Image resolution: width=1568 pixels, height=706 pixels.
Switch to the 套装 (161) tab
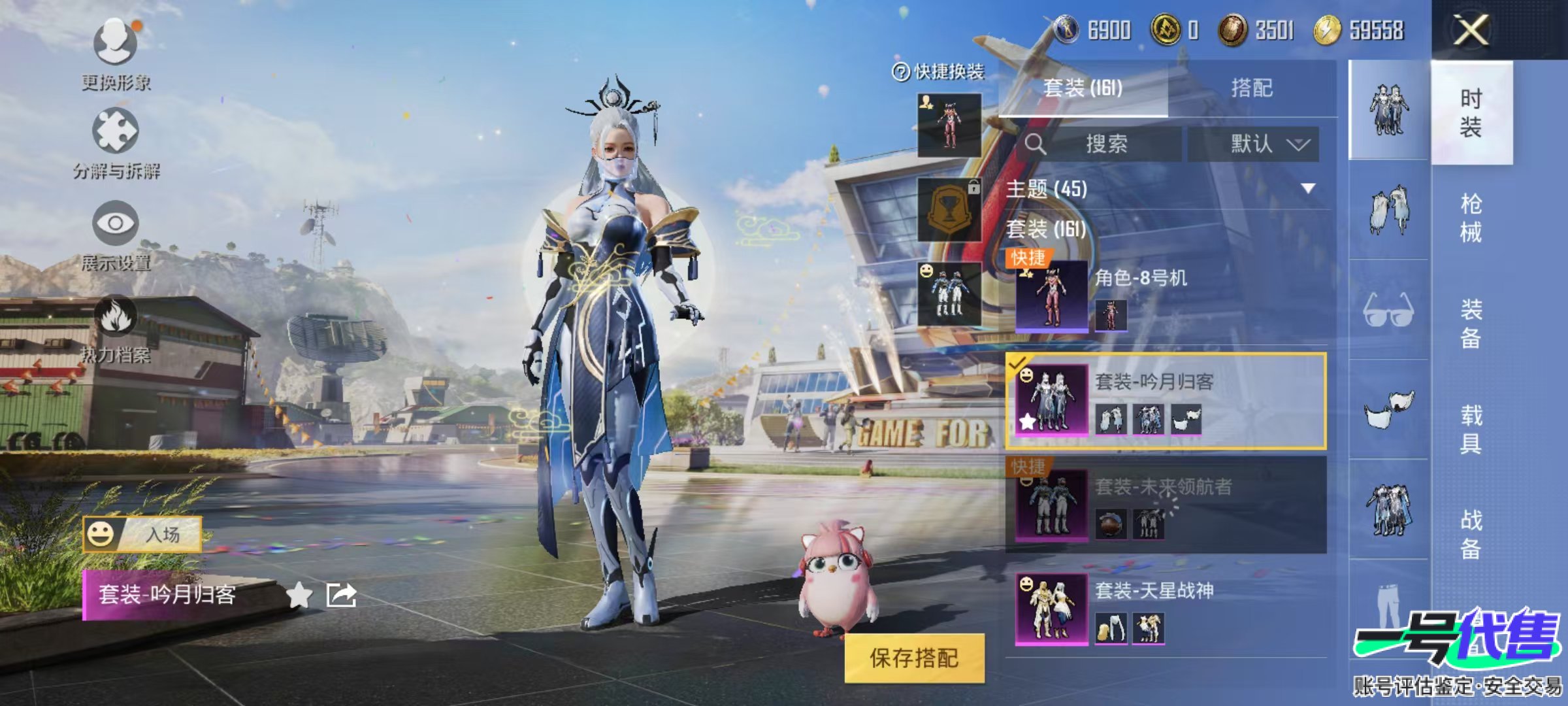point(1083,88)
